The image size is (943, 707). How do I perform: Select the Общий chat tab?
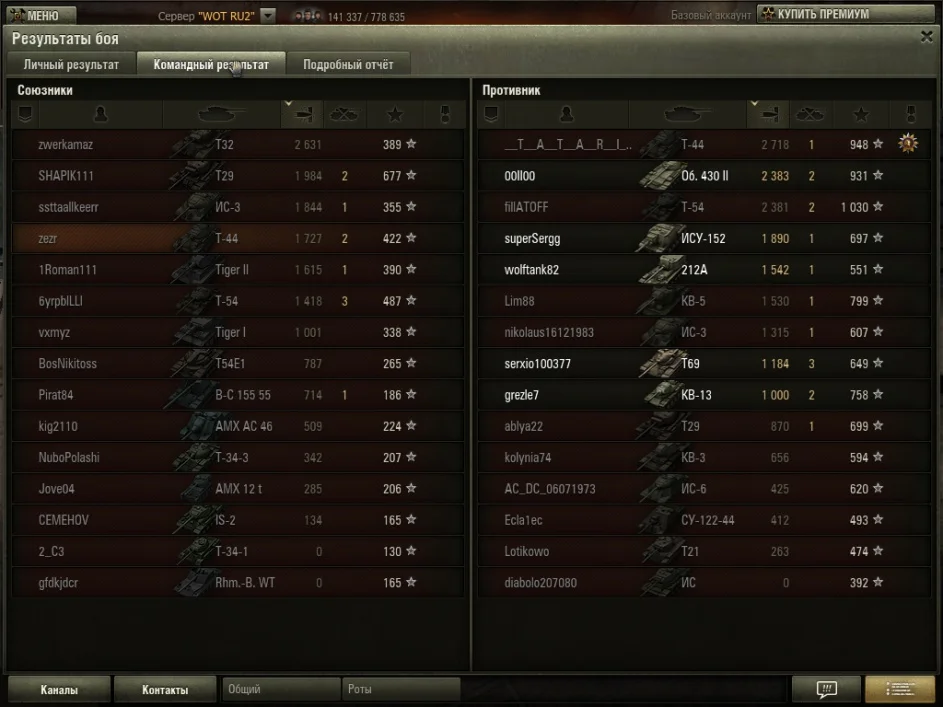[280, 689]
